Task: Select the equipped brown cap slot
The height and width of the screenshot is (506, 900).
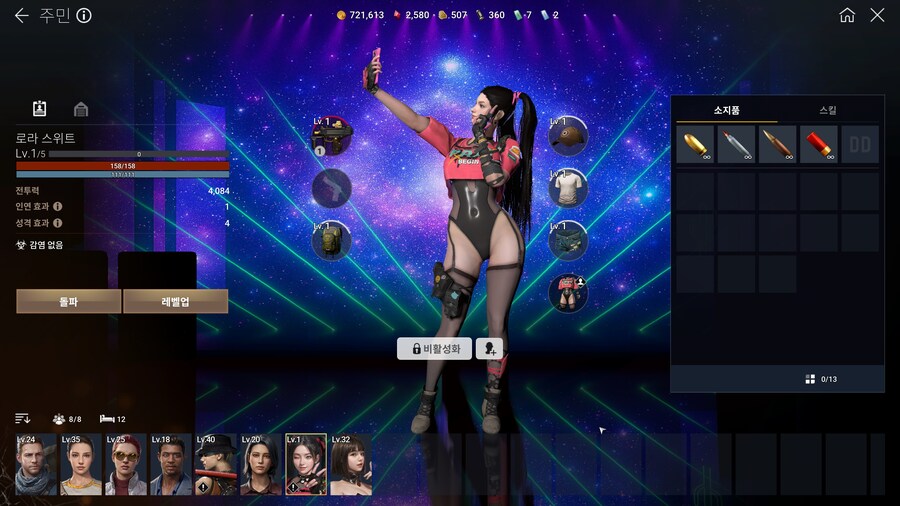Action: coord(568,136)
